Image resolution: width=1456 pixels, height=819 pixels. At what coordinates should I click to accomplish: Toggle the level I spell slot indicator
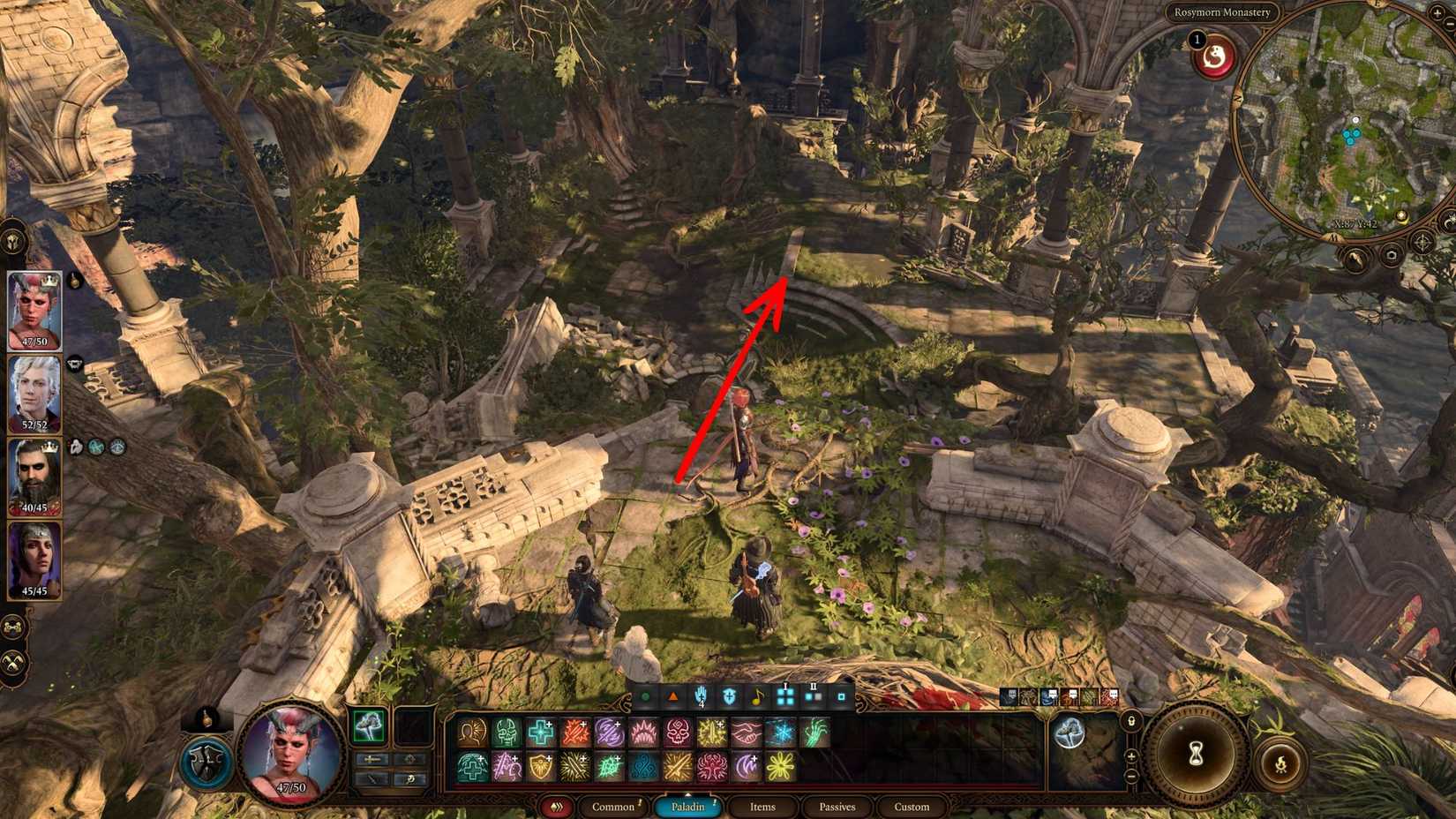click(784, 695)
